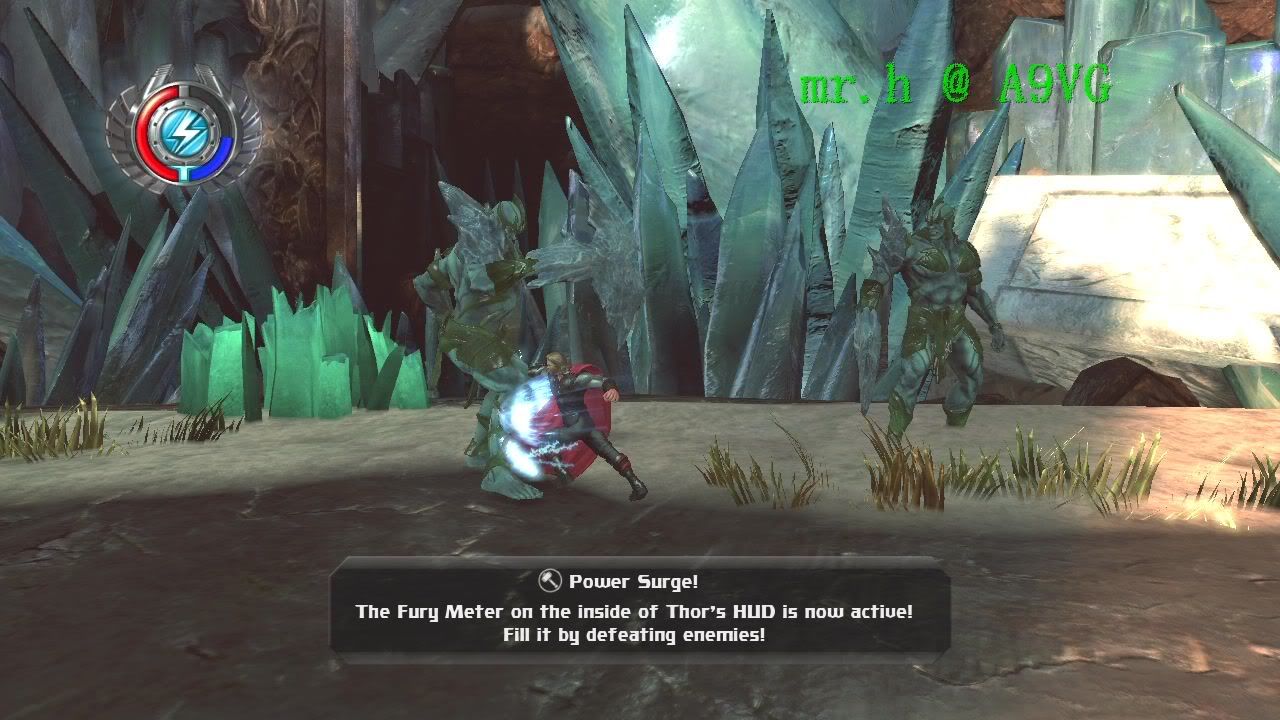Click the lightning bolt Fury Meter emblem
Viewport: 1280px width, 720px height.
(x=187, y=130)
